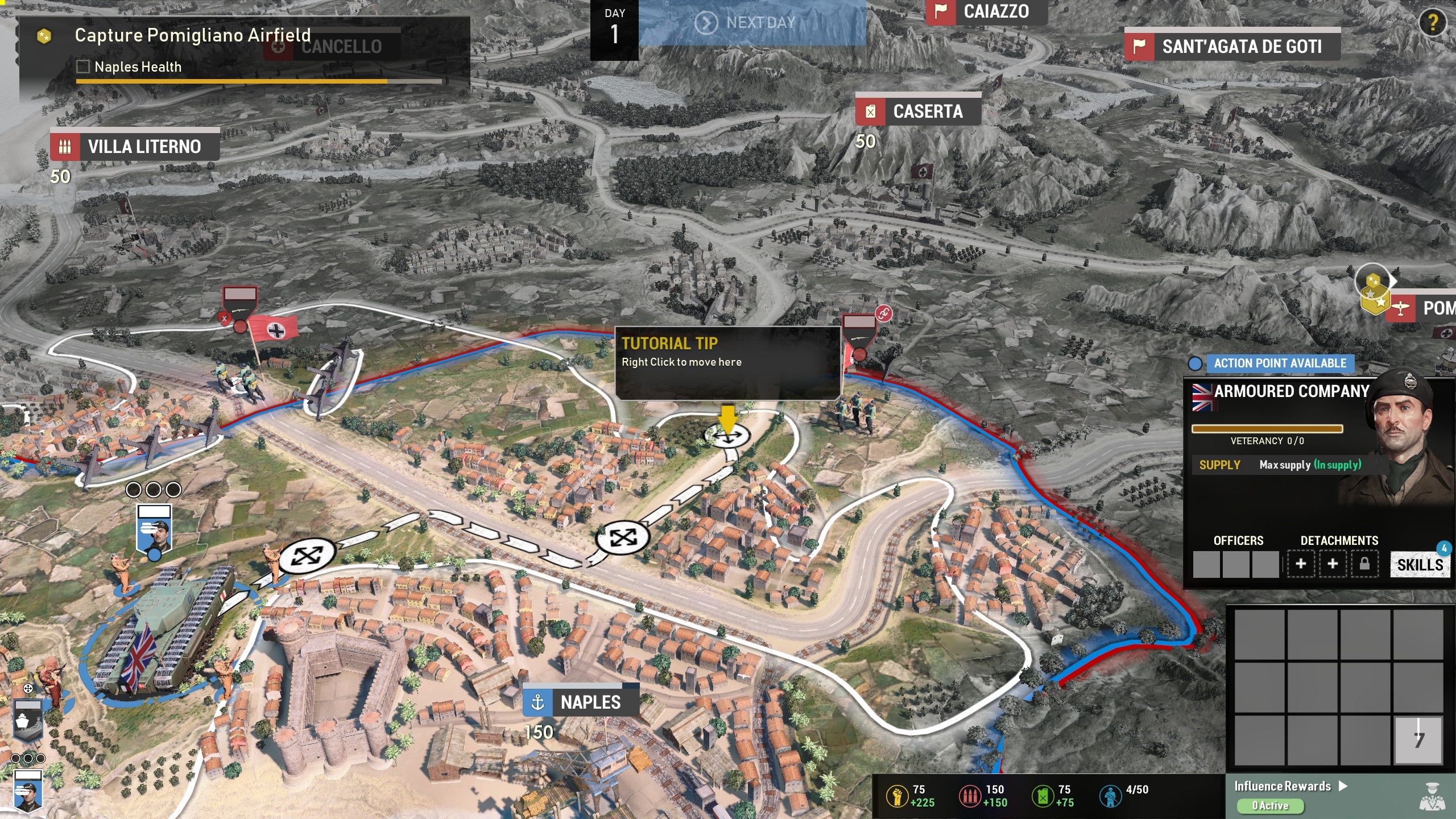Image resolution: width=1456 pixels, height=819 pixels.
Task: Select the Caserta location marker
Action: pyautogui.click(x=918, y=111)
